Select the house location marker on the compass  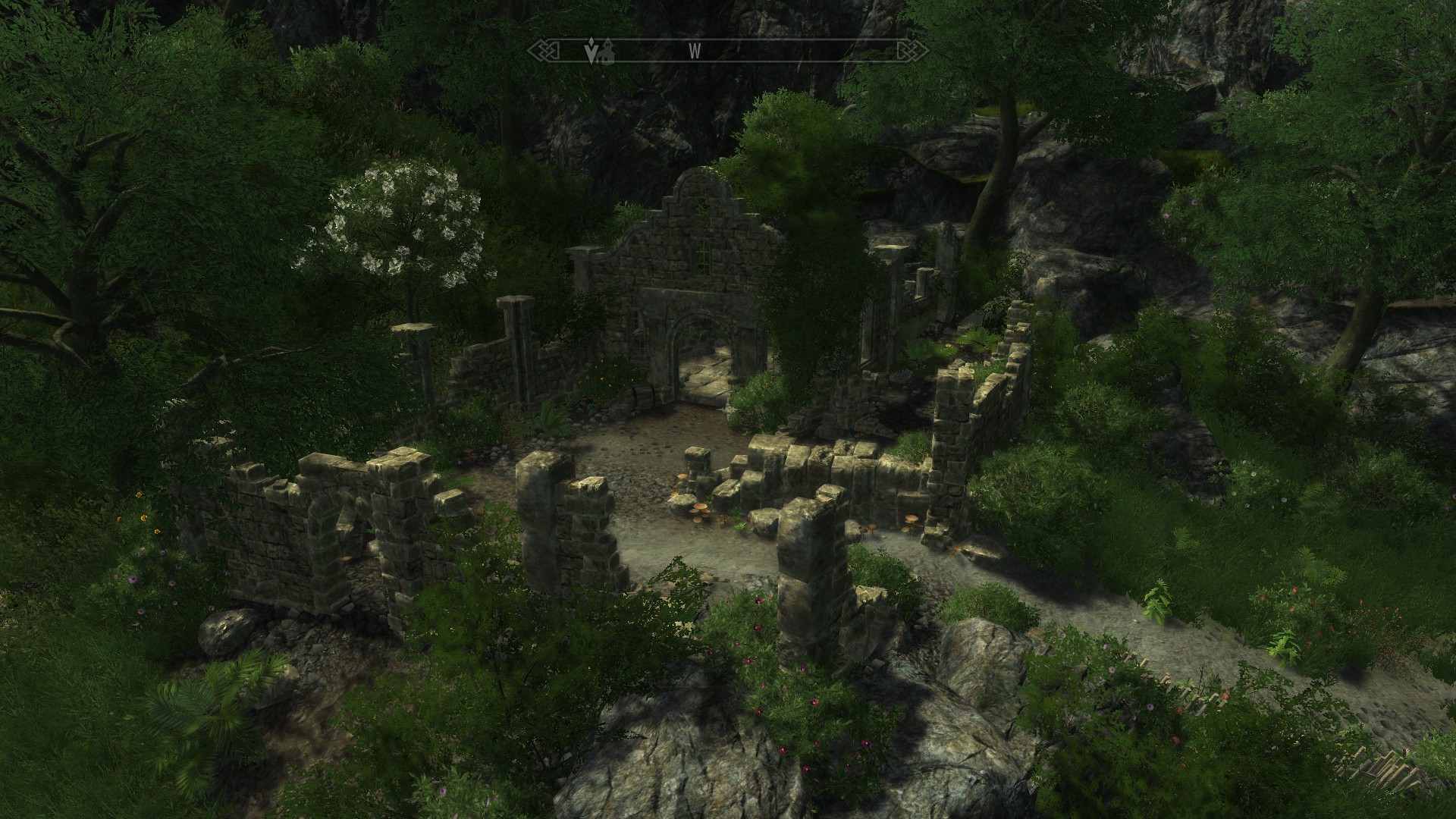[606, 52]
